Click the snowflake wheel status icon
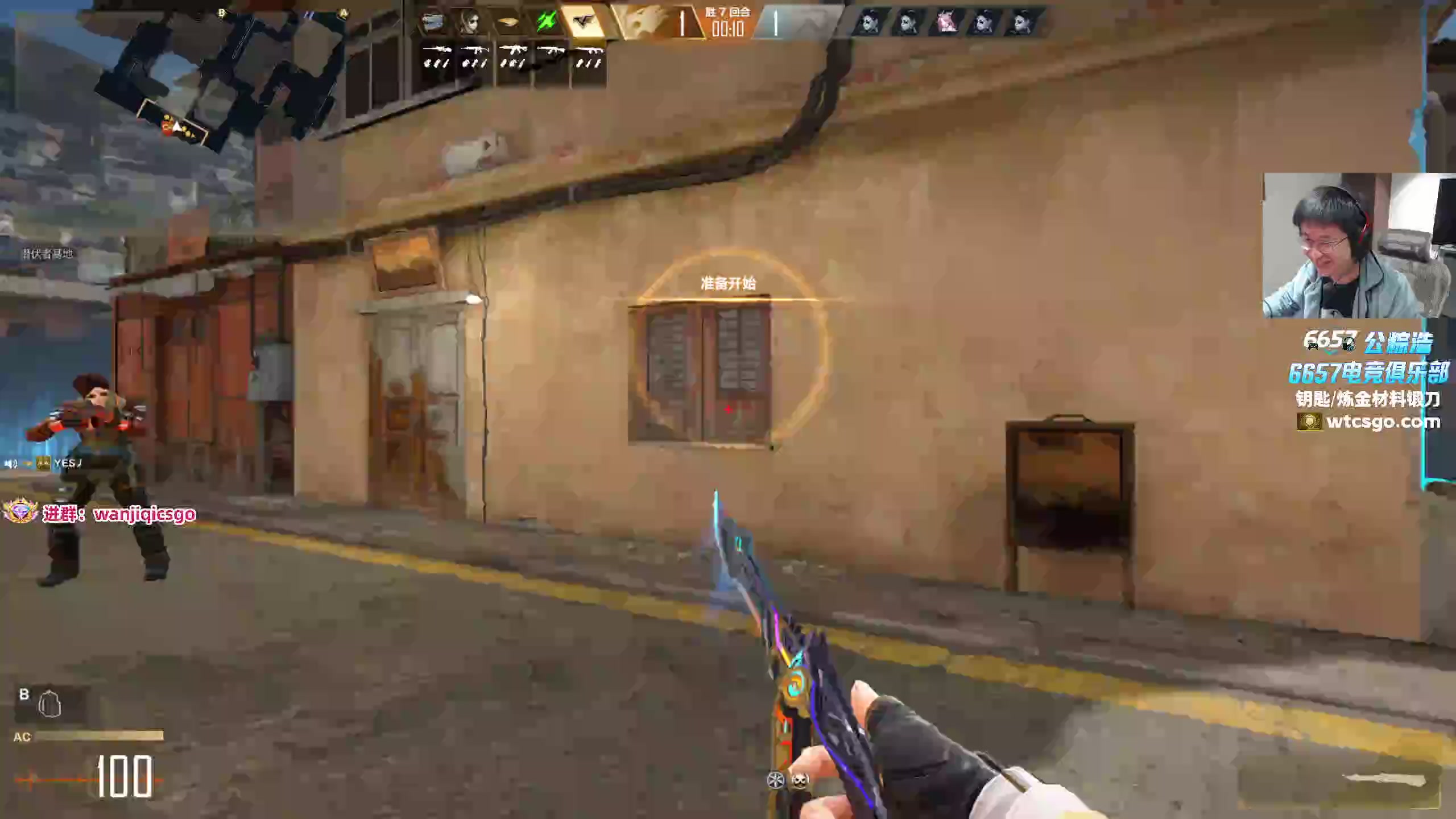Viewport: 1456px width, 819px height. pos(776,781)
